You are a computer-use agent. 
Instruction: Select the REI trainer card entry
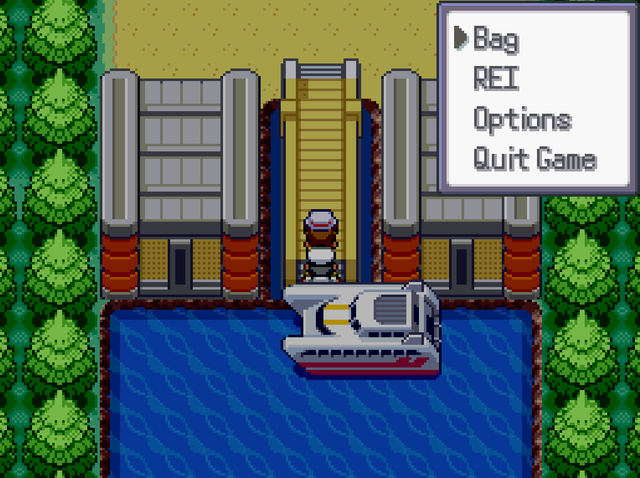496,79
